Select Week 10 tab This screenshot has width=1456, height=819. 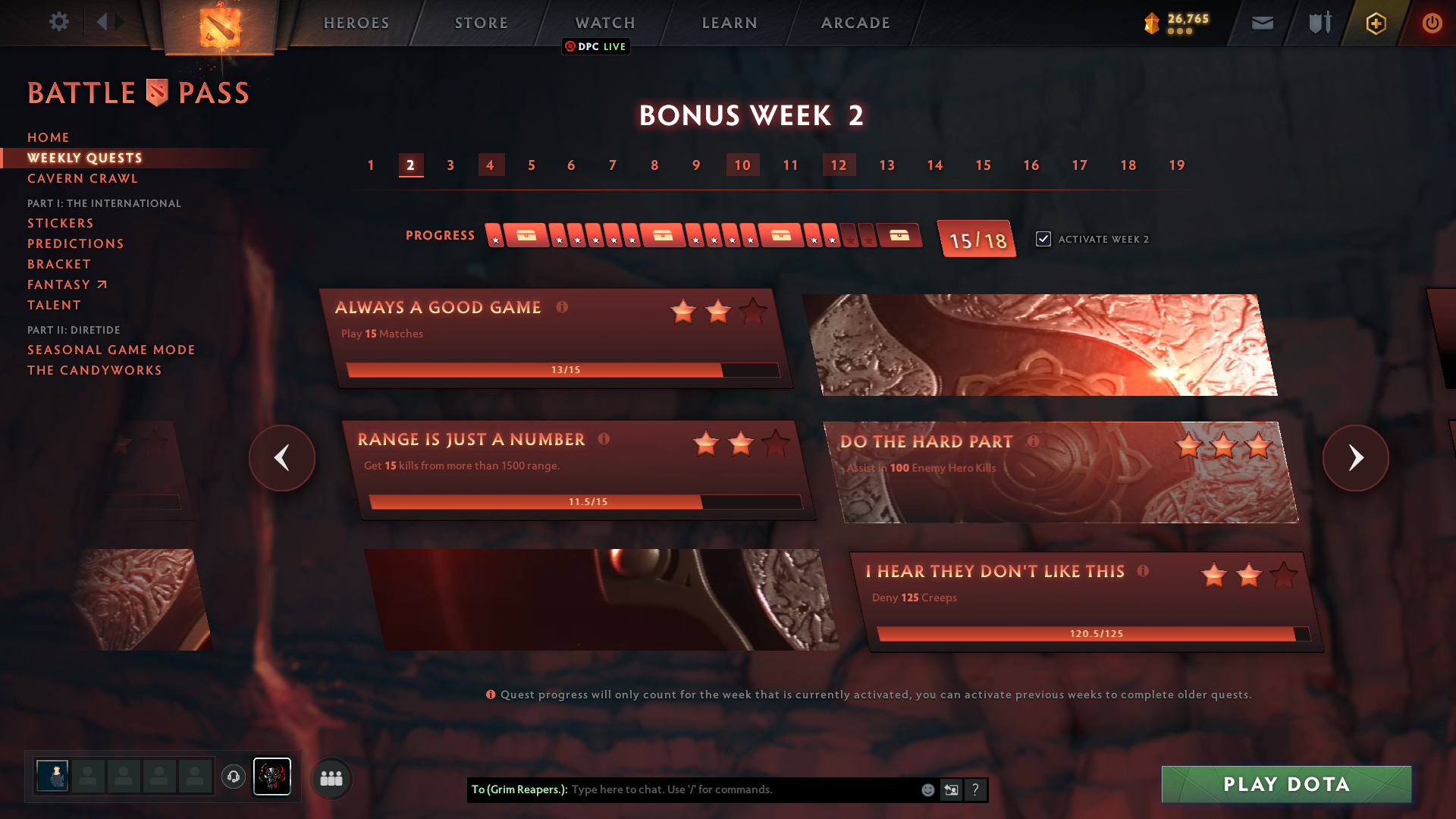pos(742,165)
